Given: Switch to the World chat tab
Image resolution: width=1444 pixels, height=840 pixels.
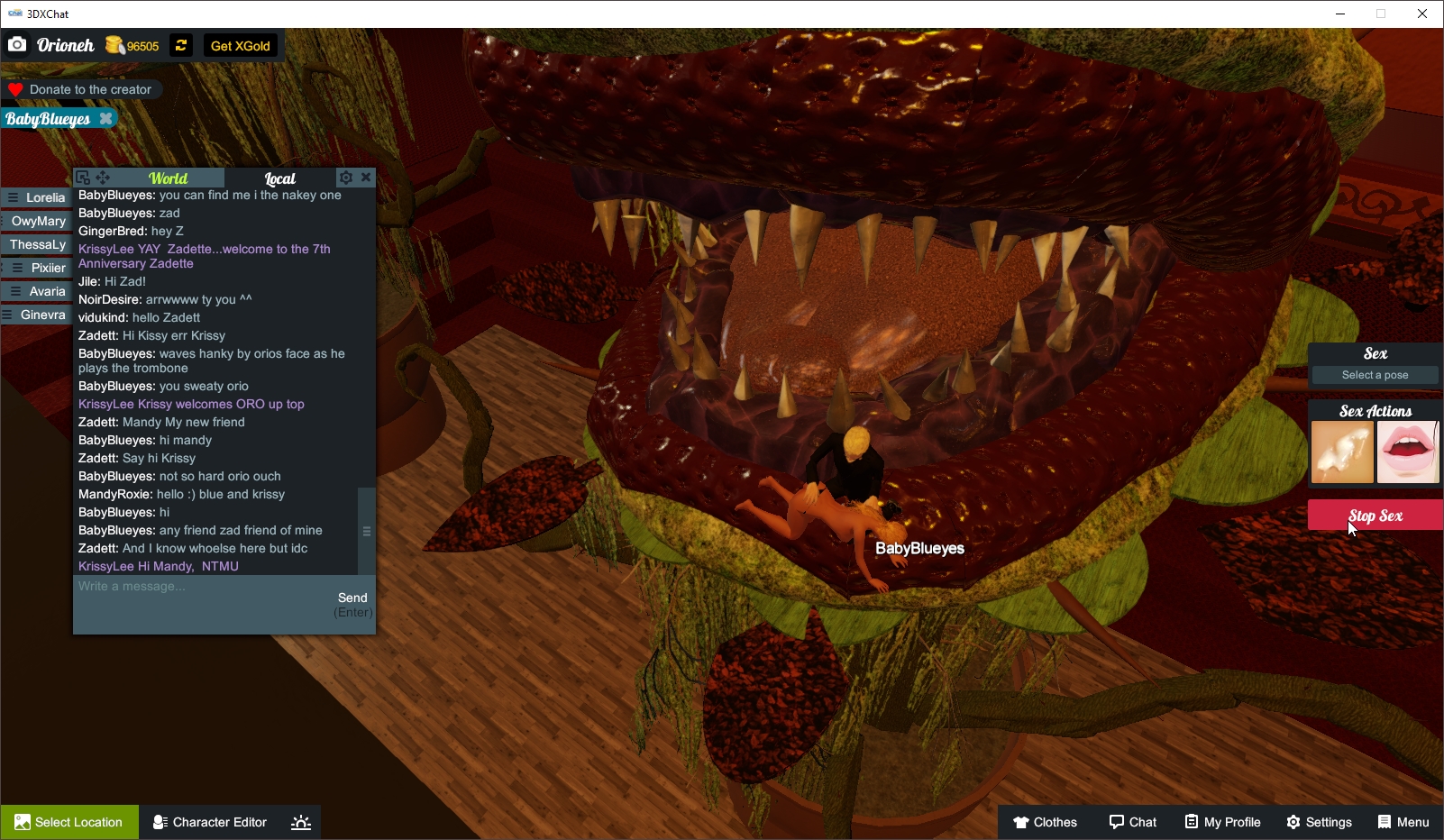Looking at the screenshot, I should point(168,178).
